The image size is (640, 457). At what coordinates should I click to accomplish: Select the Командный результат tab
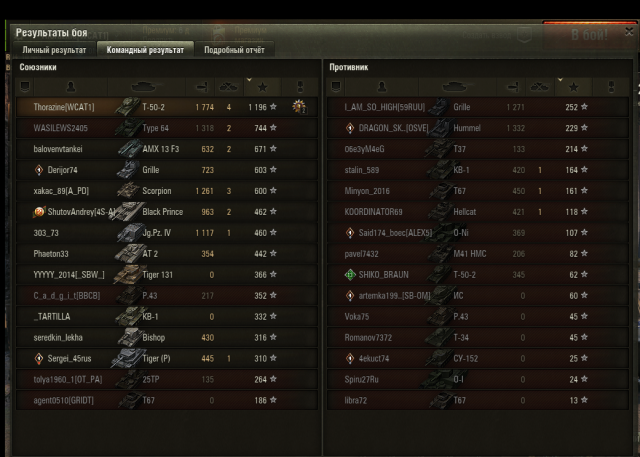(x=146, y=49)
